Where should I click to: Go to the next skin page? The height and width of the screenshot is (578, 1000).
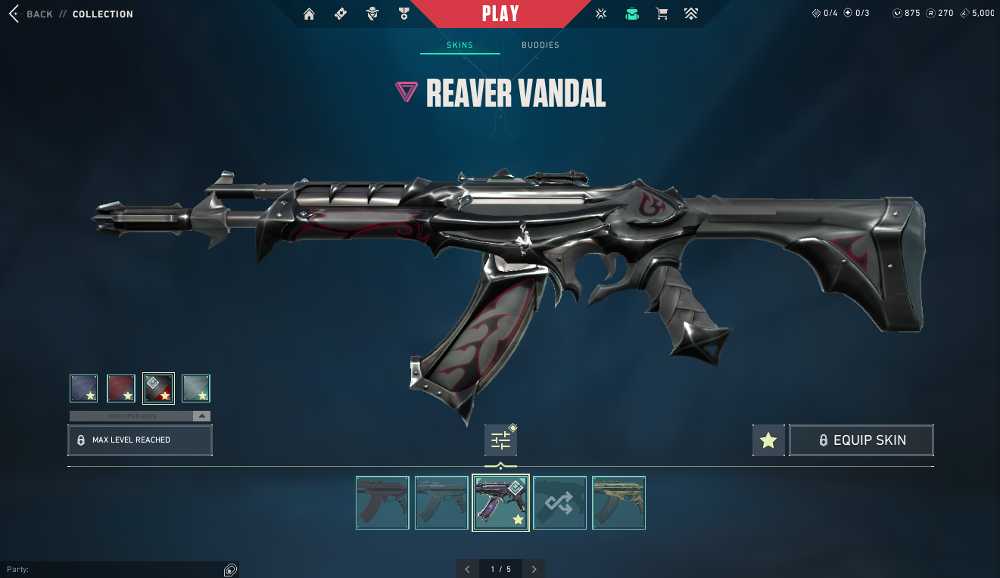534,569
